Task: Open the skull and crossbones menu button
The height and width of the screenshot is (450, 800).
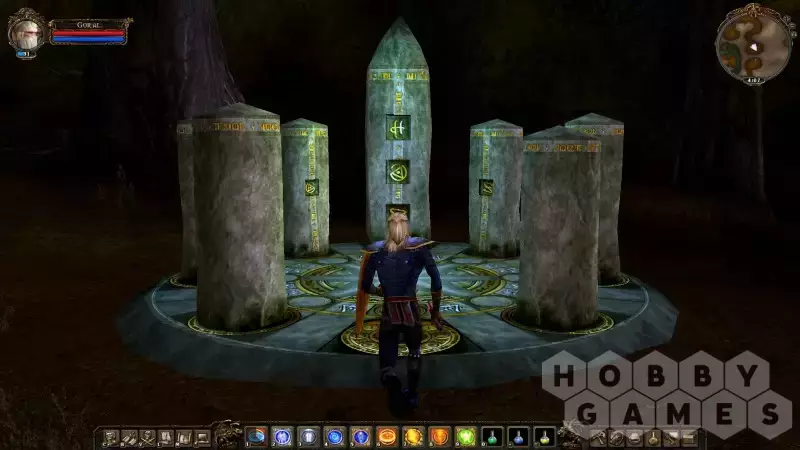Action: click(x=147, y=437)
